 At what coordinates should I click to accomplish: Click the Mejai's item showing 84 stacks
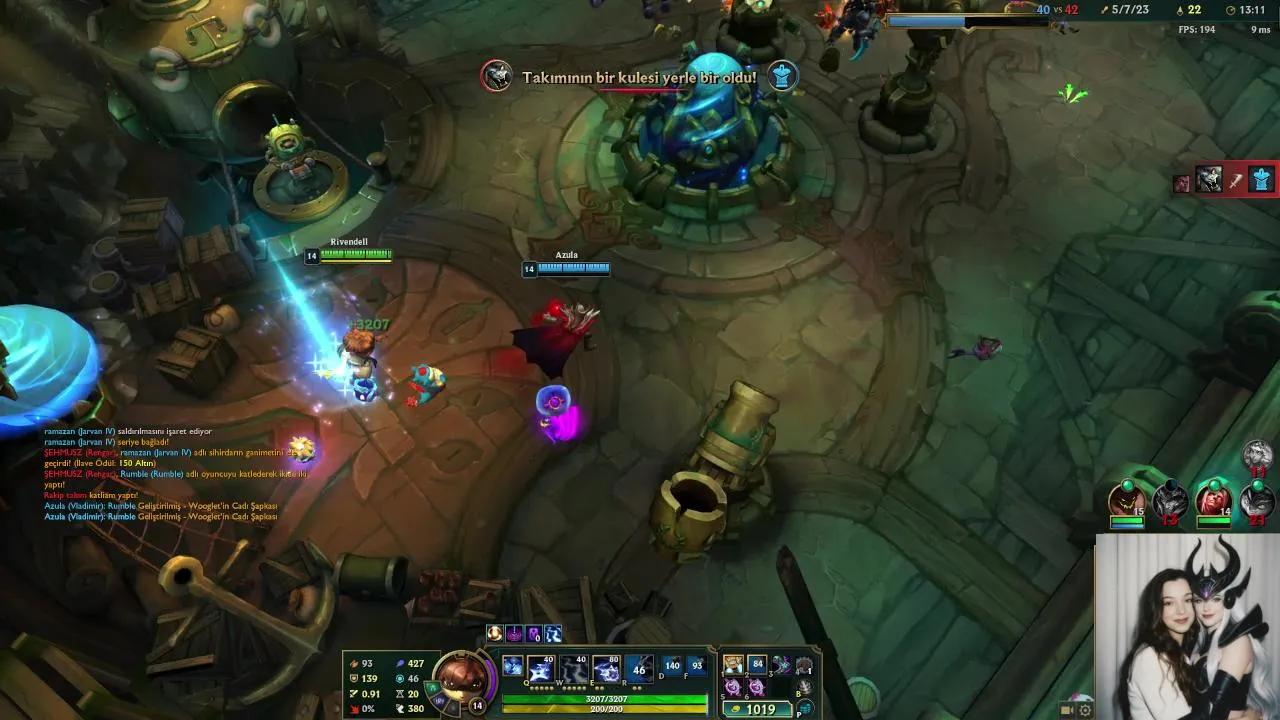[x=758, y=663]
